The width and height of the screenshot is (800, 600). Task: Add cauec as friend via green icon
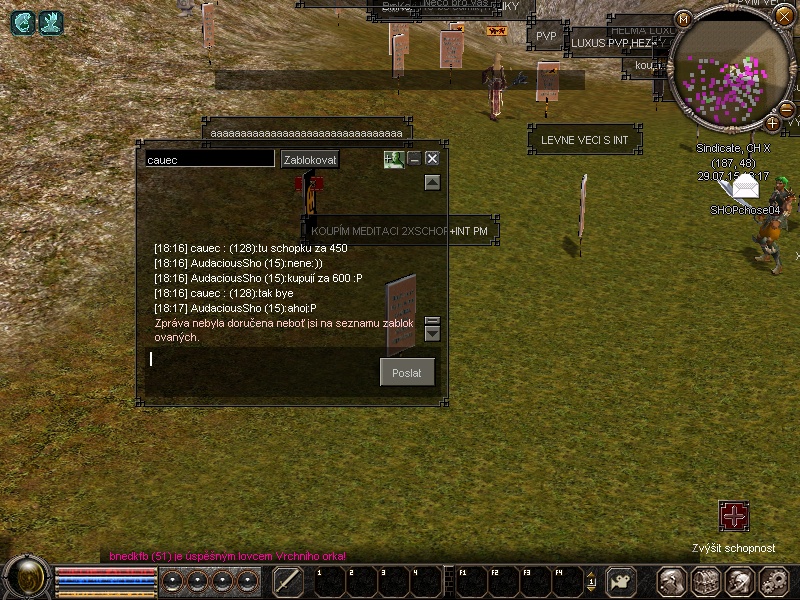coord(394,159)
